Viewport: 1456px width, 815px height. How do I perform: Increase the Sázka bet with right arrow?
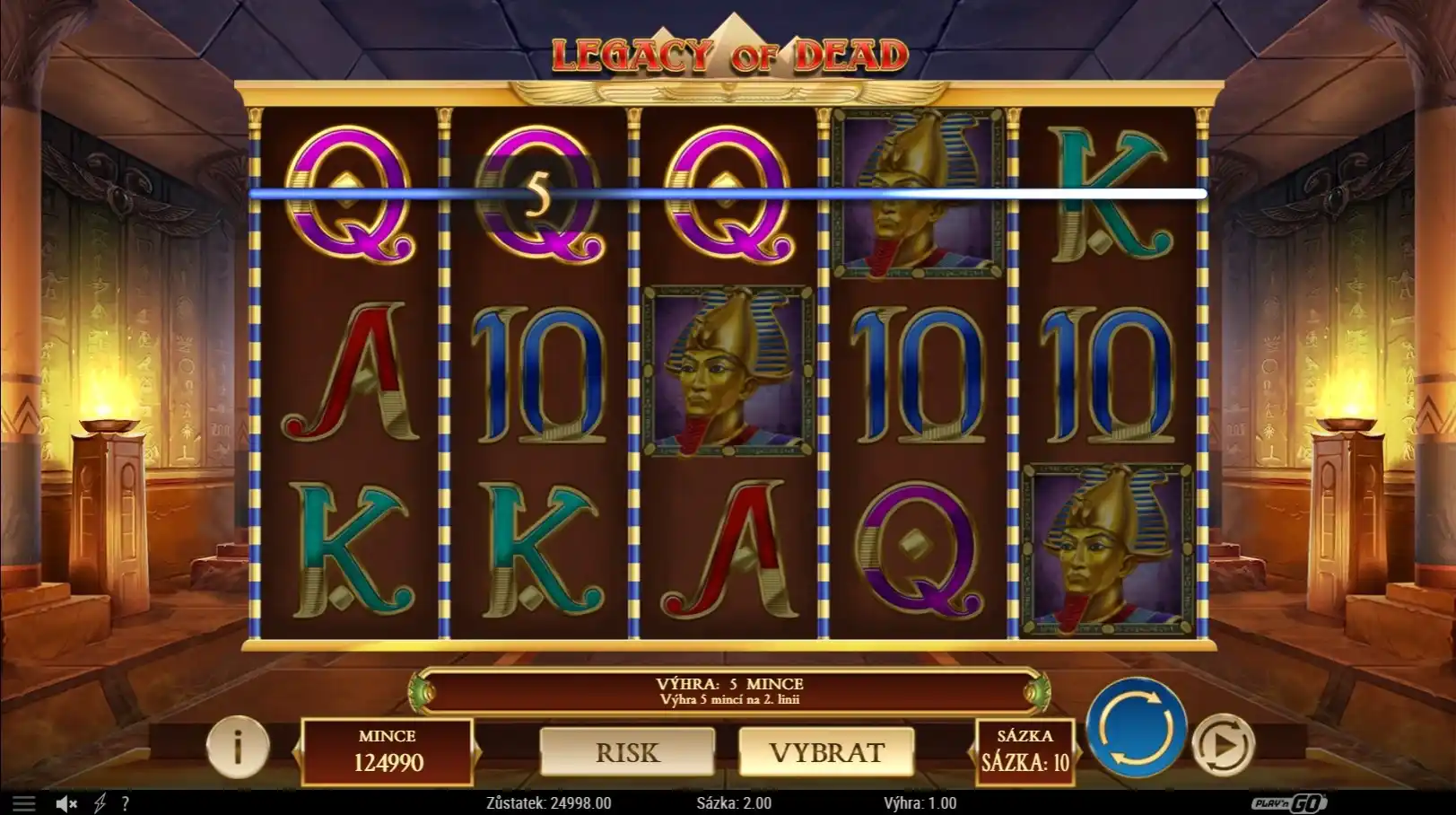tap(1078, 751)
